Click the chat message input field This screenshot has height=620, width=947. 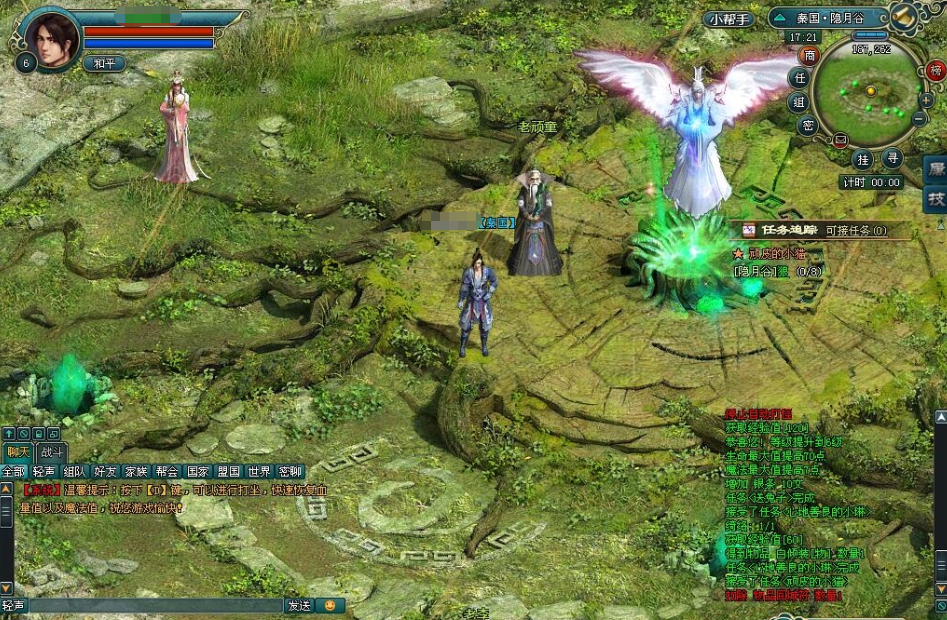[x=155, y=605]
